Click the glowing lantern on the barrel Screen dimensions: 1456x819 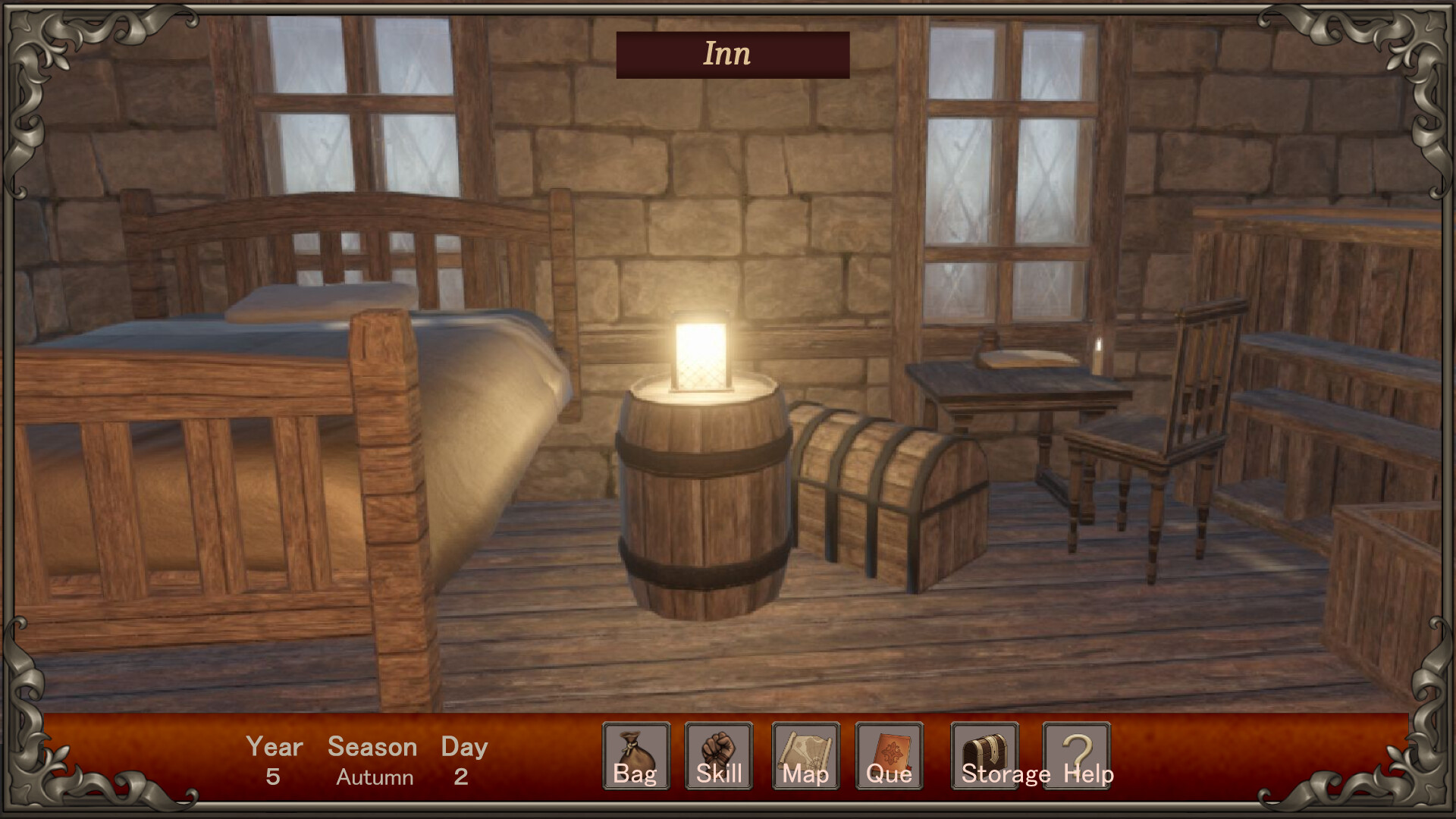pos(701,349)
